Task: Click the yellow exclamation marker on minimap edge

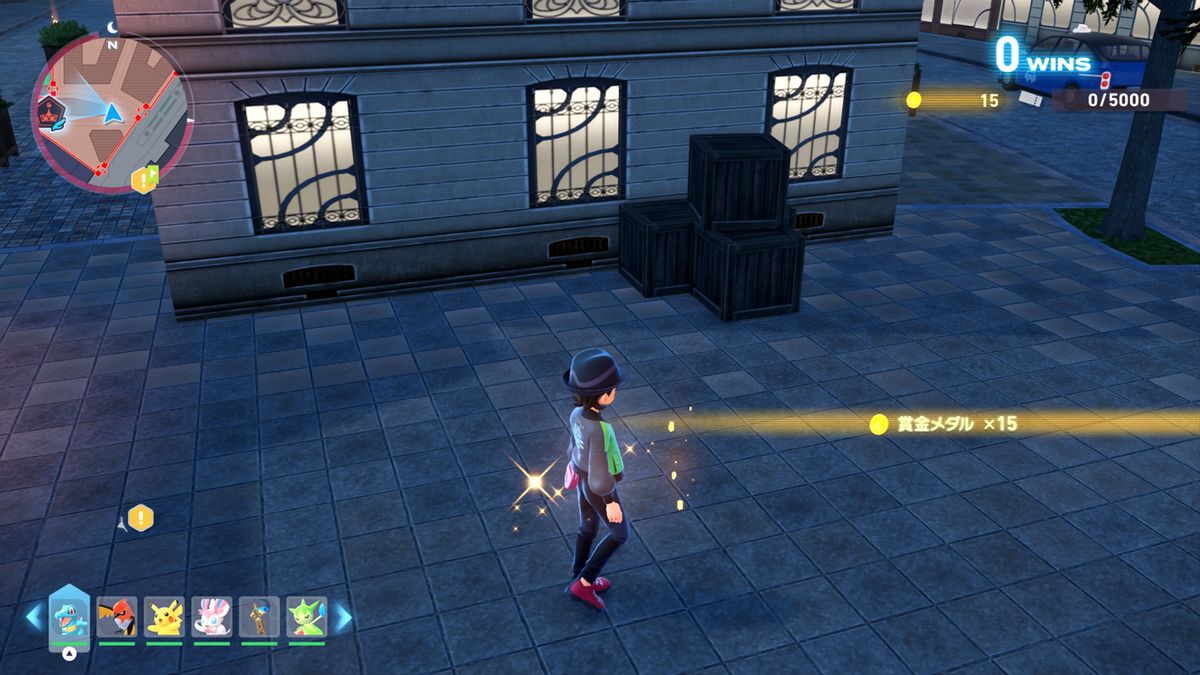Action: coord(144,180)
